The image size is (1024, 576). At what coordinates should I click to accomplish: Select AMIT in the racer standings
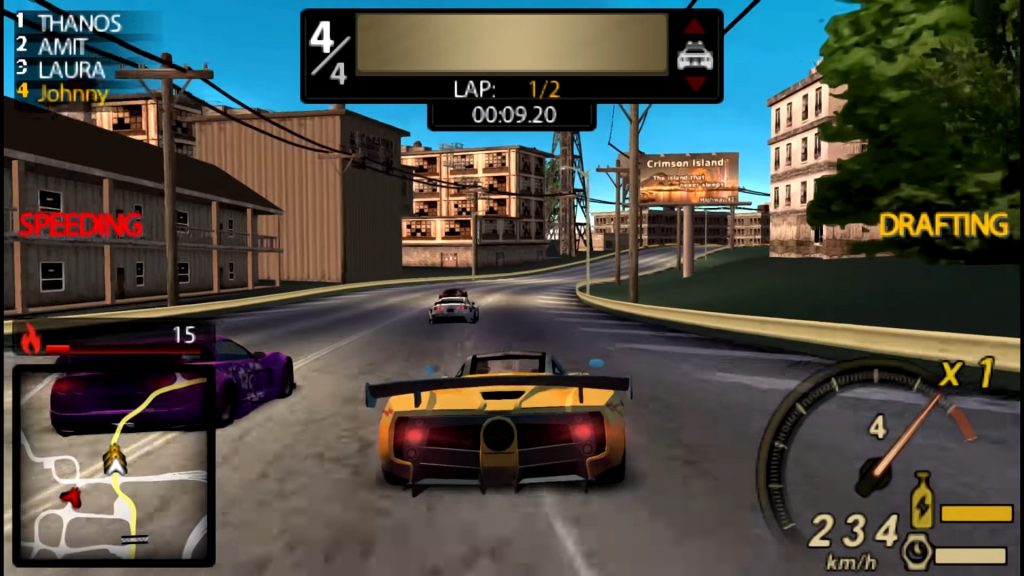[x=62, y=46]
